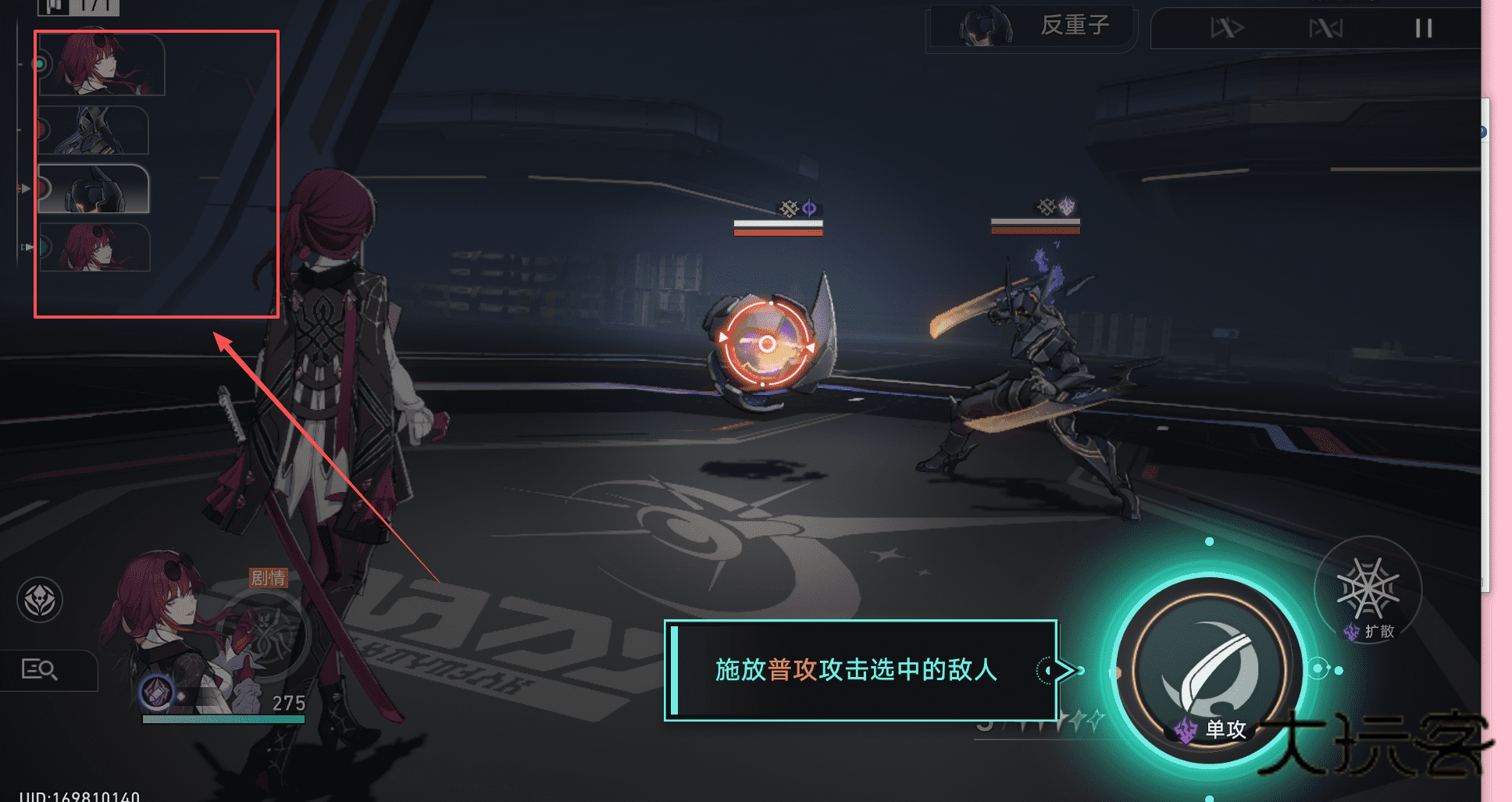The width and height of the screenshot is (1512, 802).
Task: Click the targeted 反重子 enemy reticle
Action: [767, 344]
